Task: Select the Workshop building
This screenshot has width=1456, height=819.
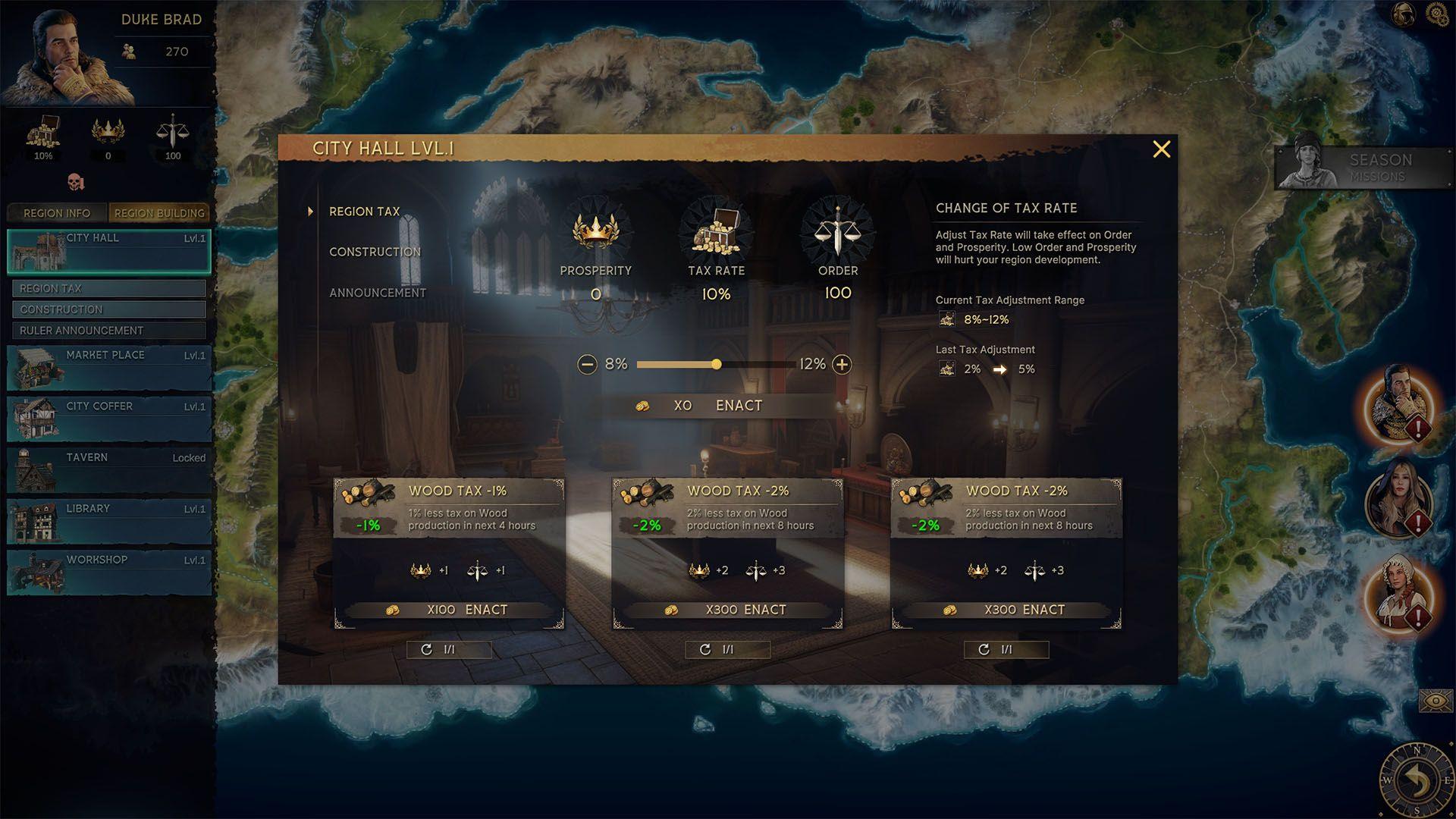Action: 109,572
